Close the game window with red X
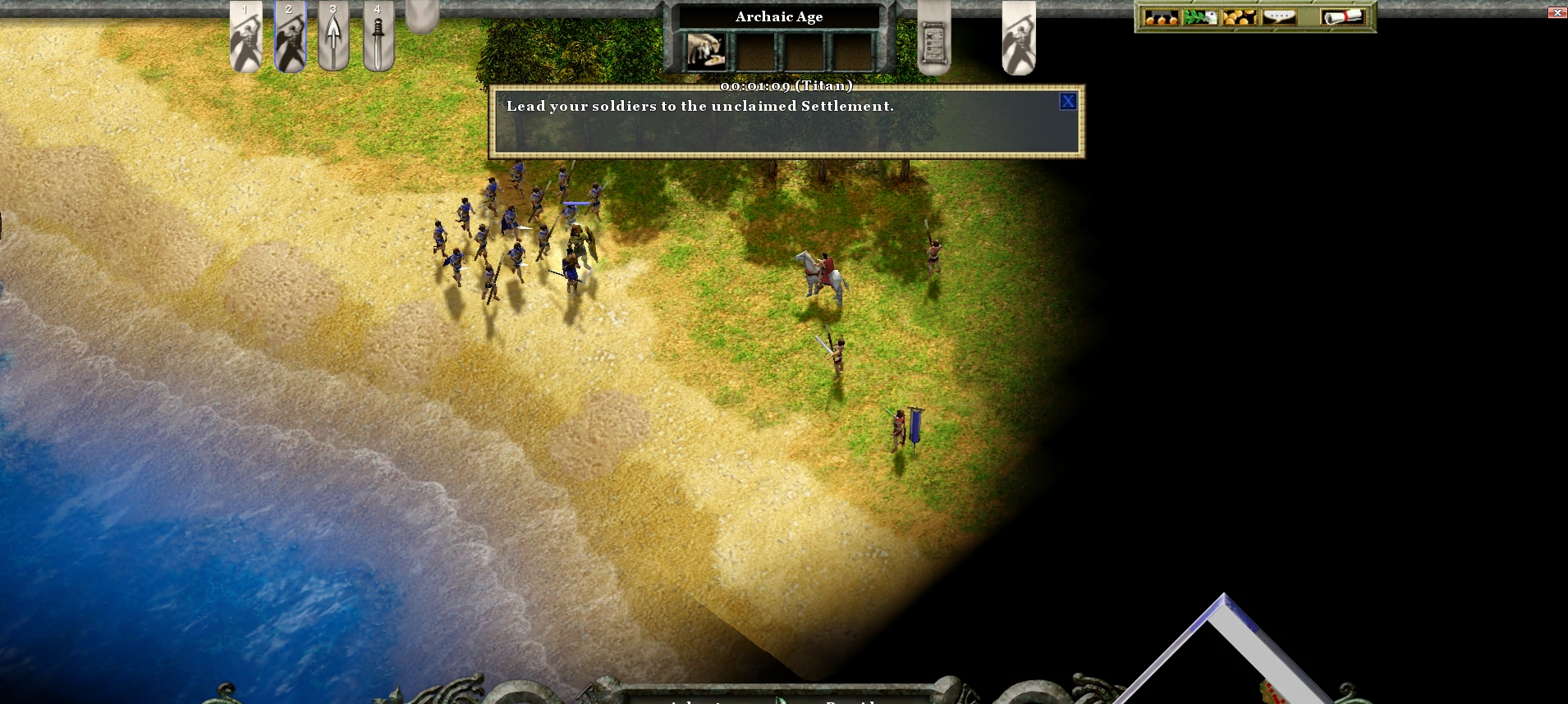 click(x=1557, y=12)
